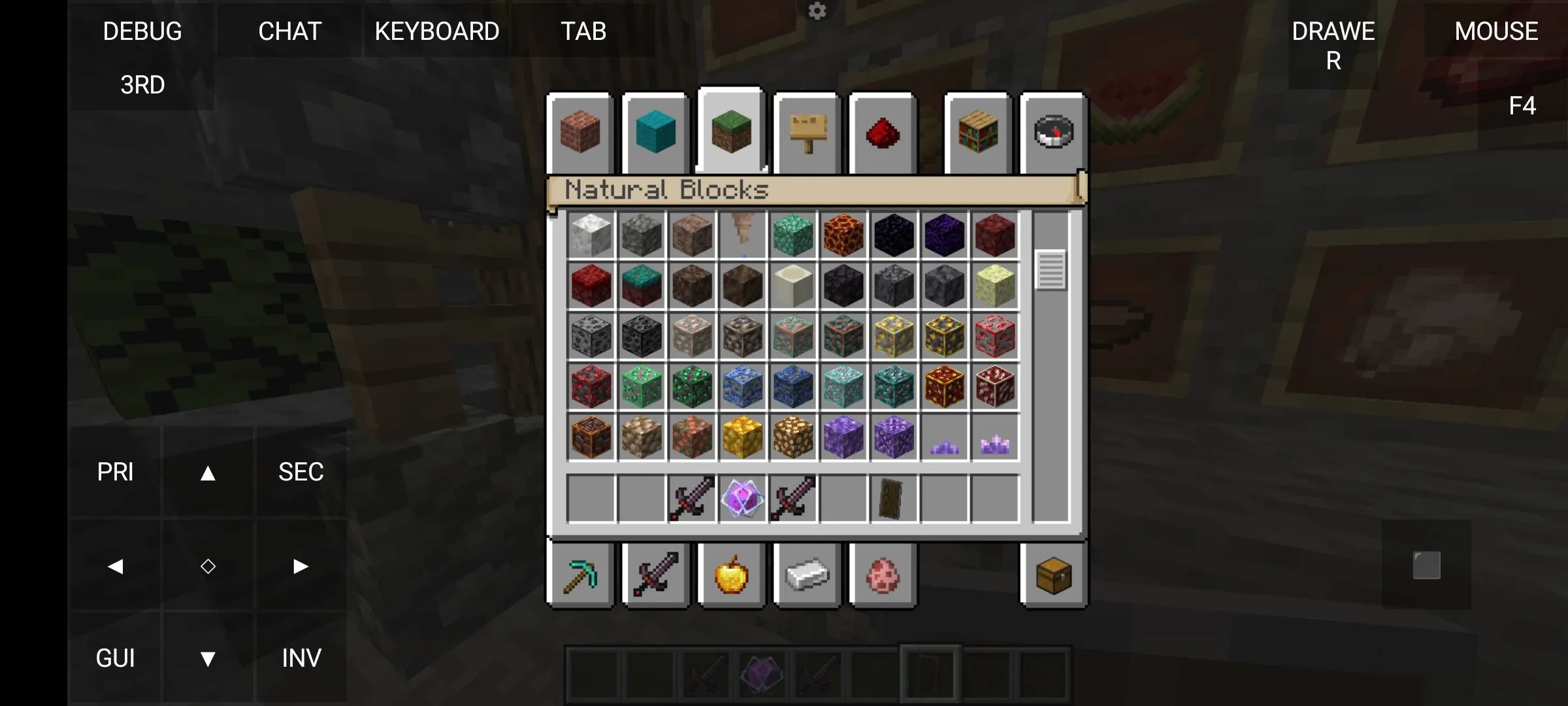Viewport: 1568px width, 706px height.
Task: Toggle the KEYBOARD overlay
Action: (436, 31)
